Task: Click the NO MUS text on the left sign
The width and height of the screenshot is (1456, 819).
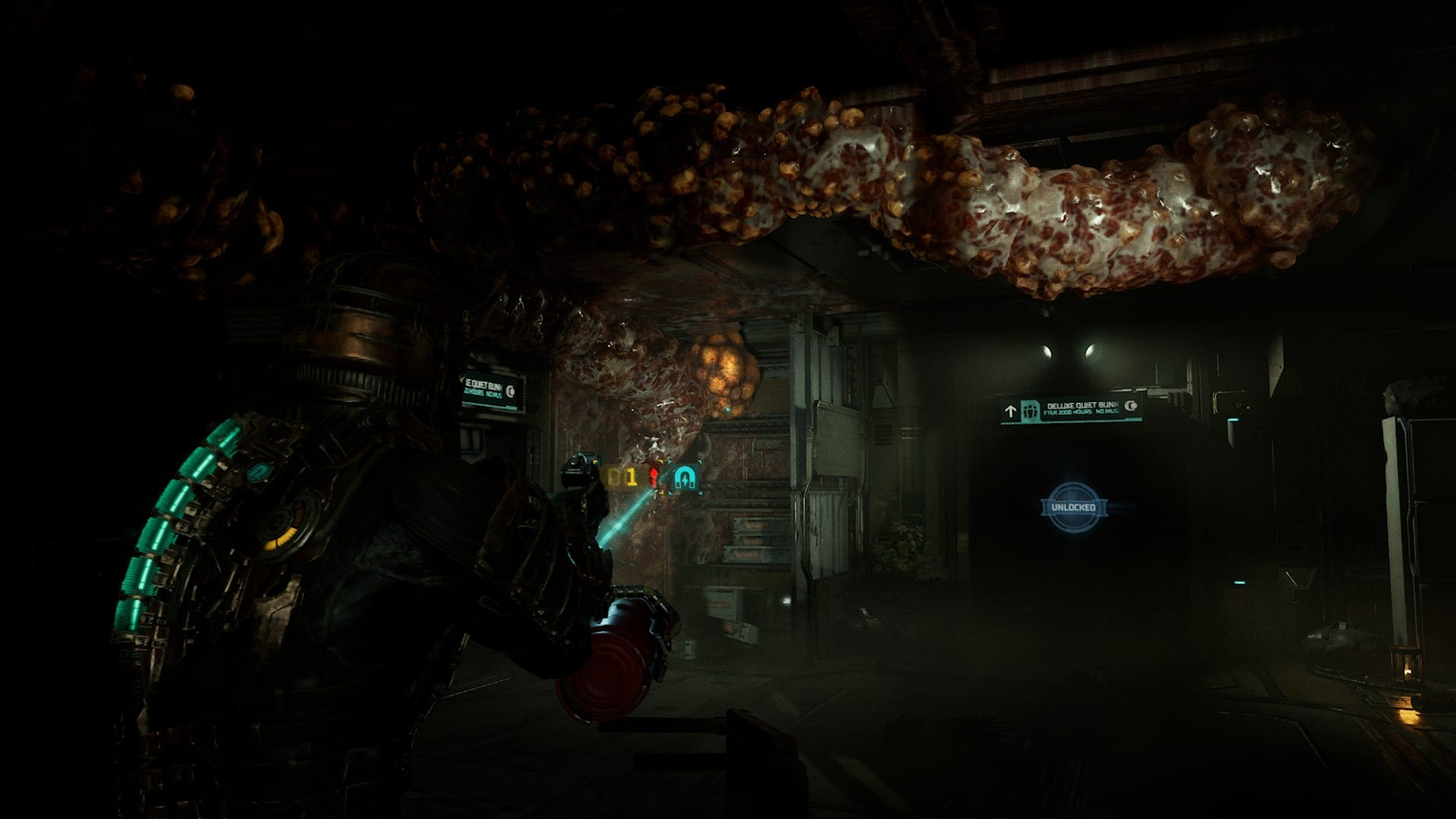Action: click(496, 394)
